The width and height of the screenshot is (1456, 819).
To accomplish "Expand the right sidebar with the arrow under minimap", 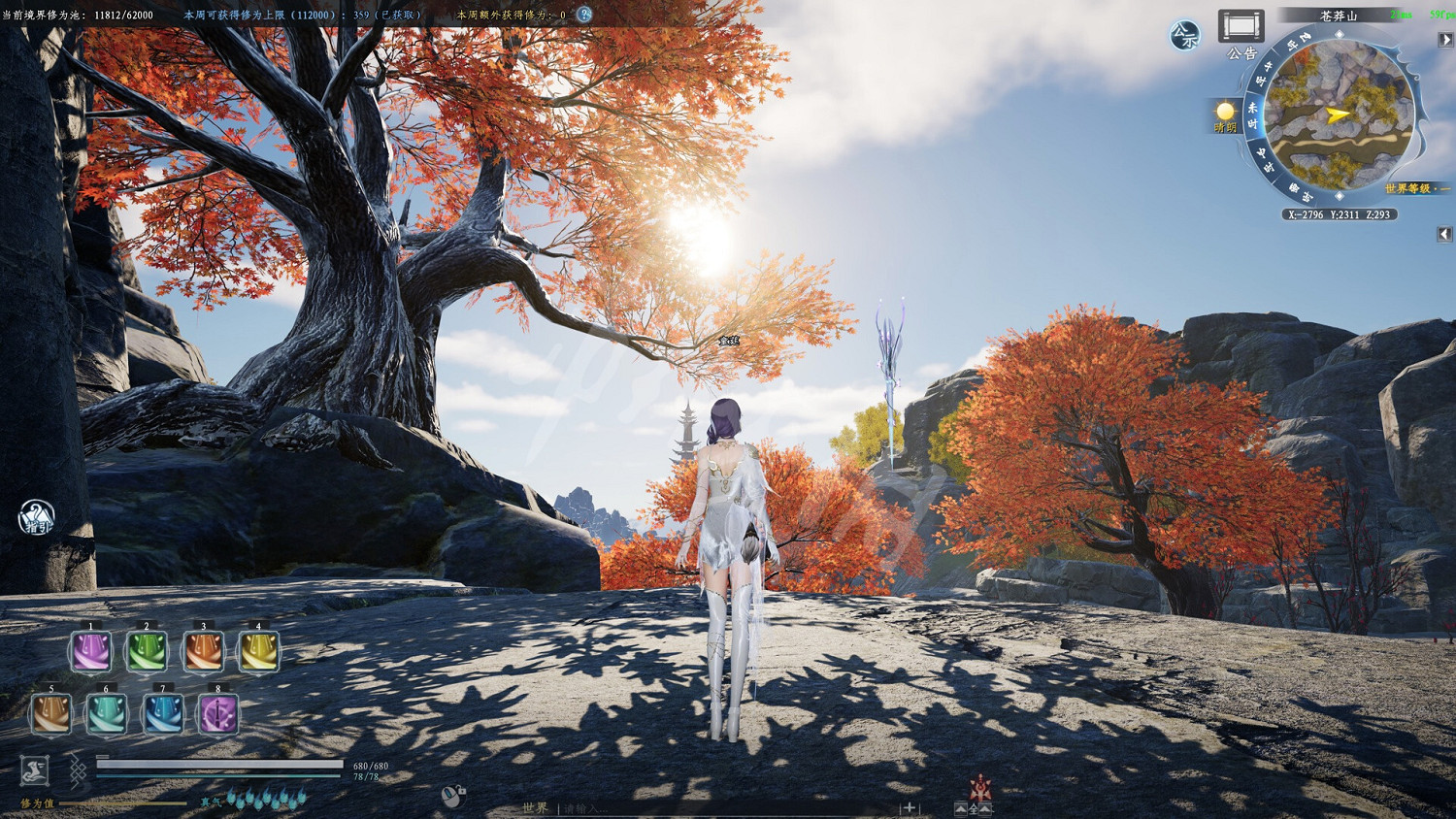I will (1442, 232).
